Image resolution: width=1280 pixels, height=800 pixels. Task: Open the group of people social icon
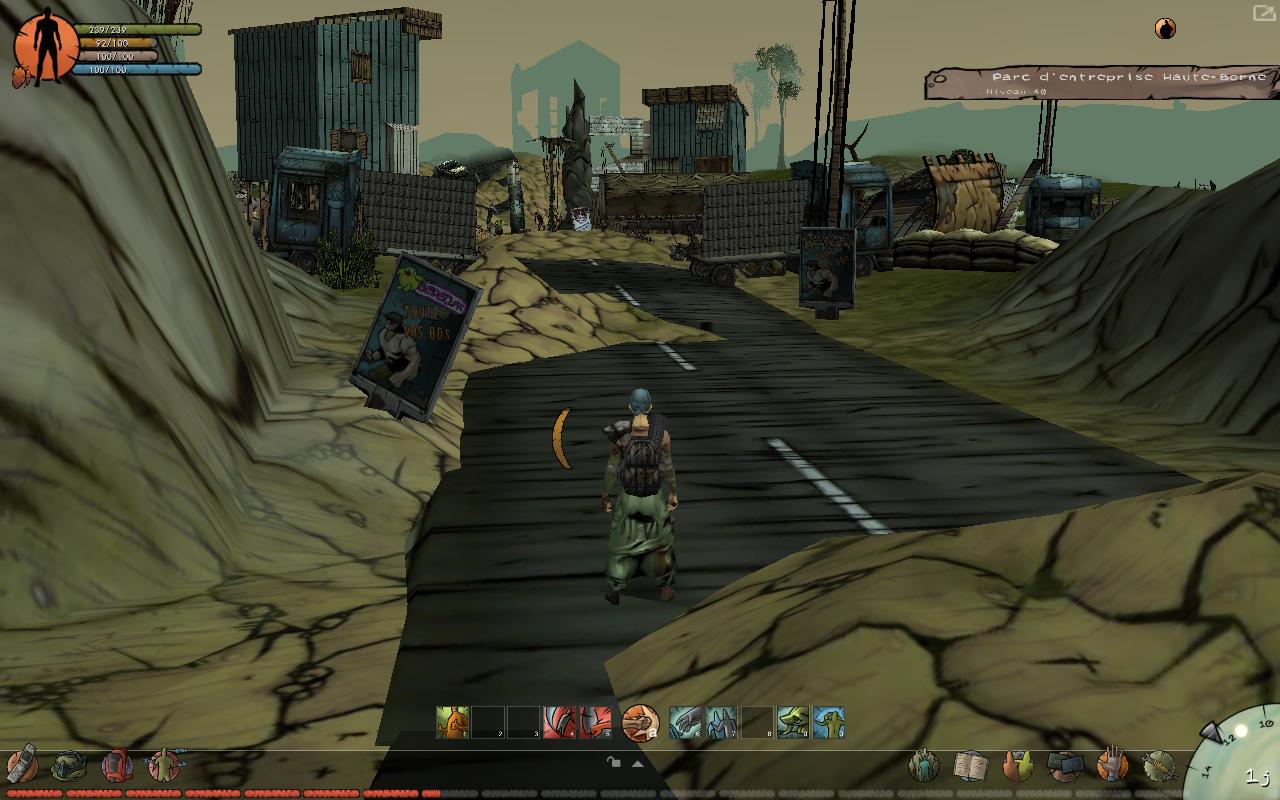point(924,766)
